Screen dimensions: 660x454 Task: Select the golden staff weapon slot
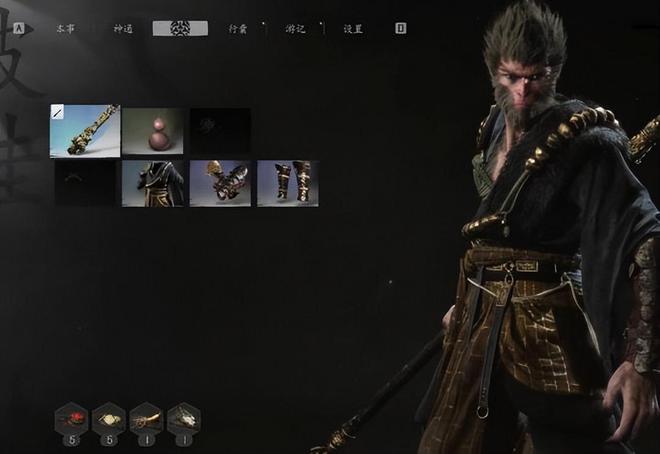point(85,131)
